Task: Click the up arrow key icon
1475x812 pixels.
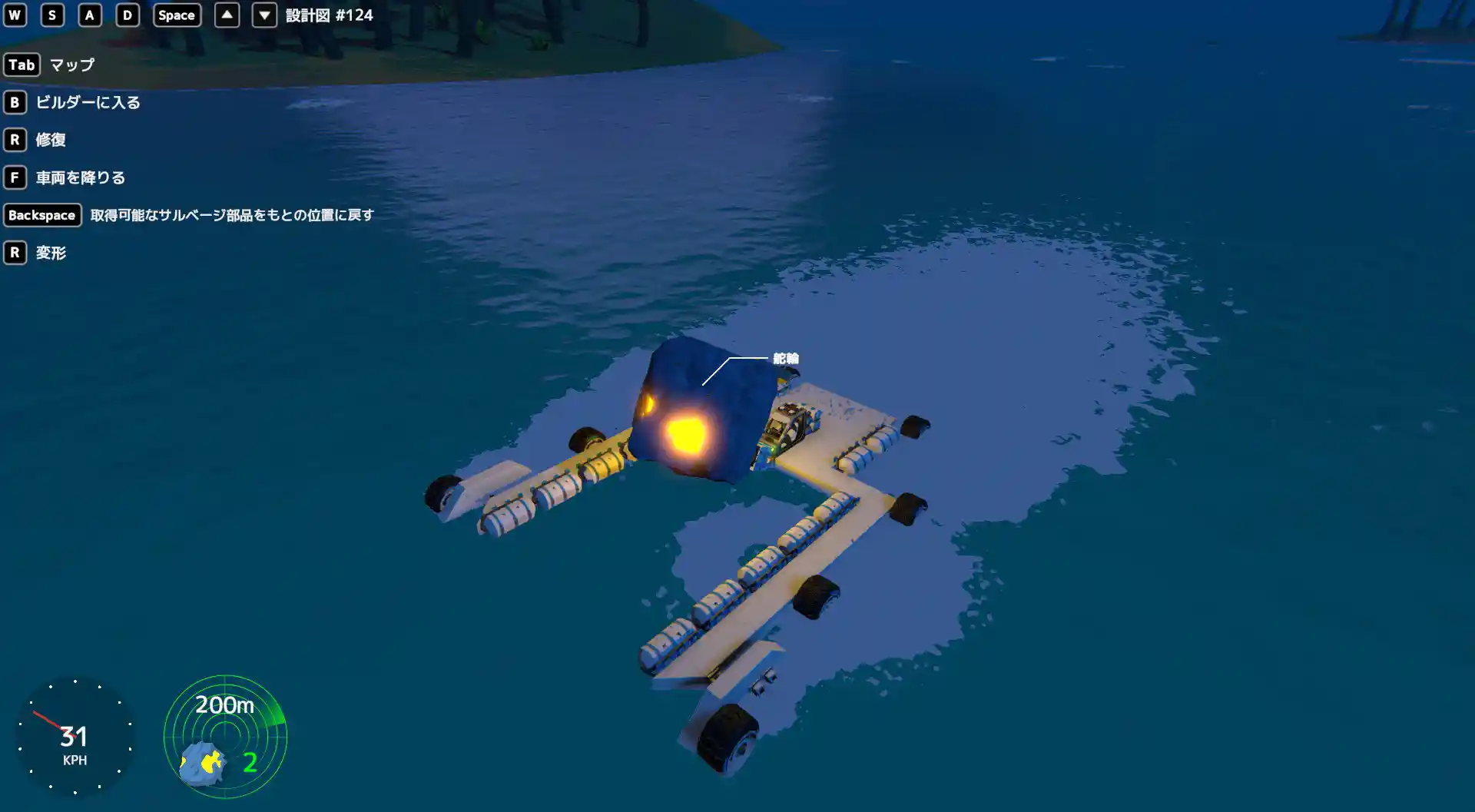Action: (x=227, y=15)
